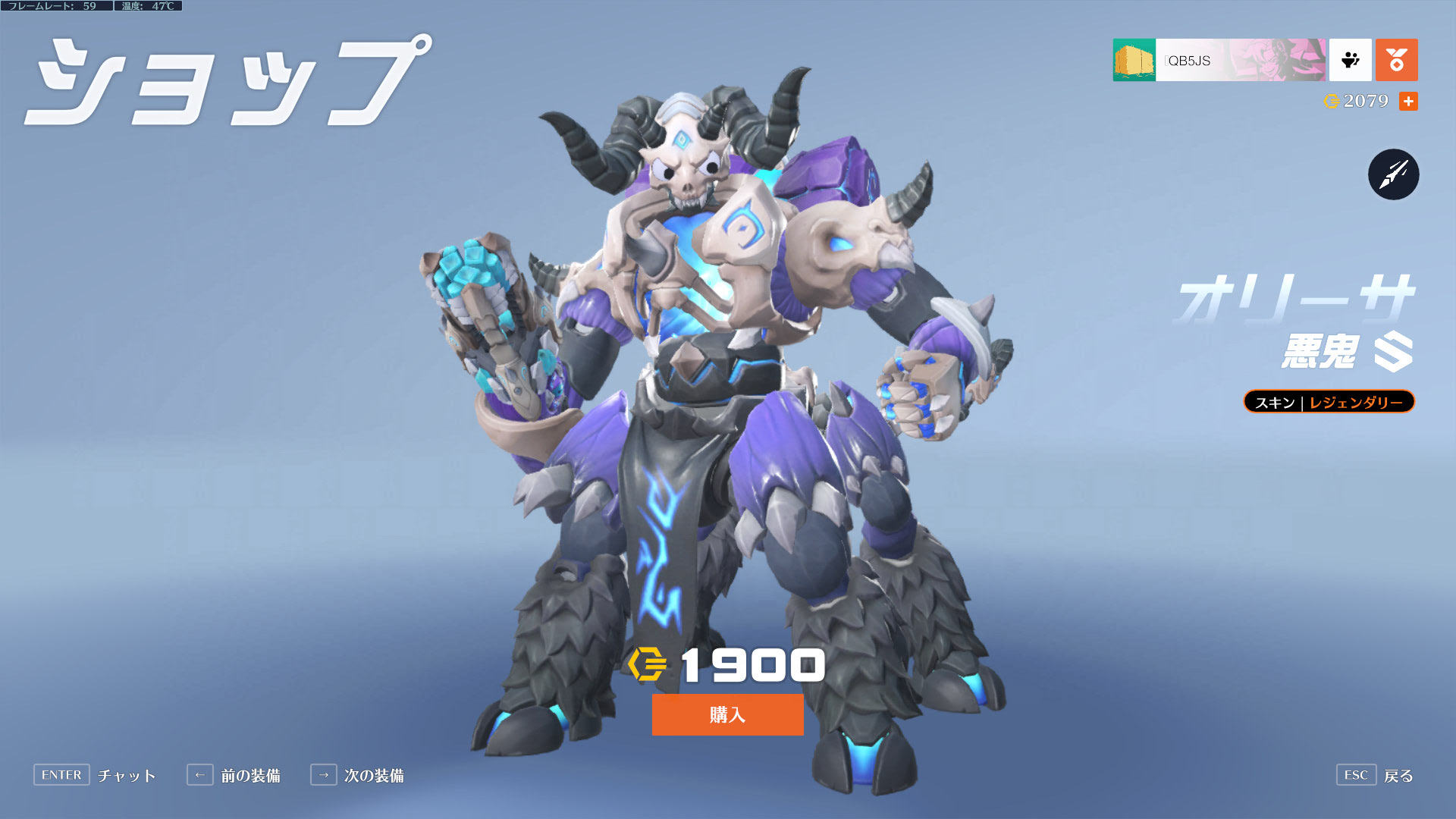Screen dimensions: 1456x819
Task: Show the previous equipment (前の装備)
Action: coord(250,775)
